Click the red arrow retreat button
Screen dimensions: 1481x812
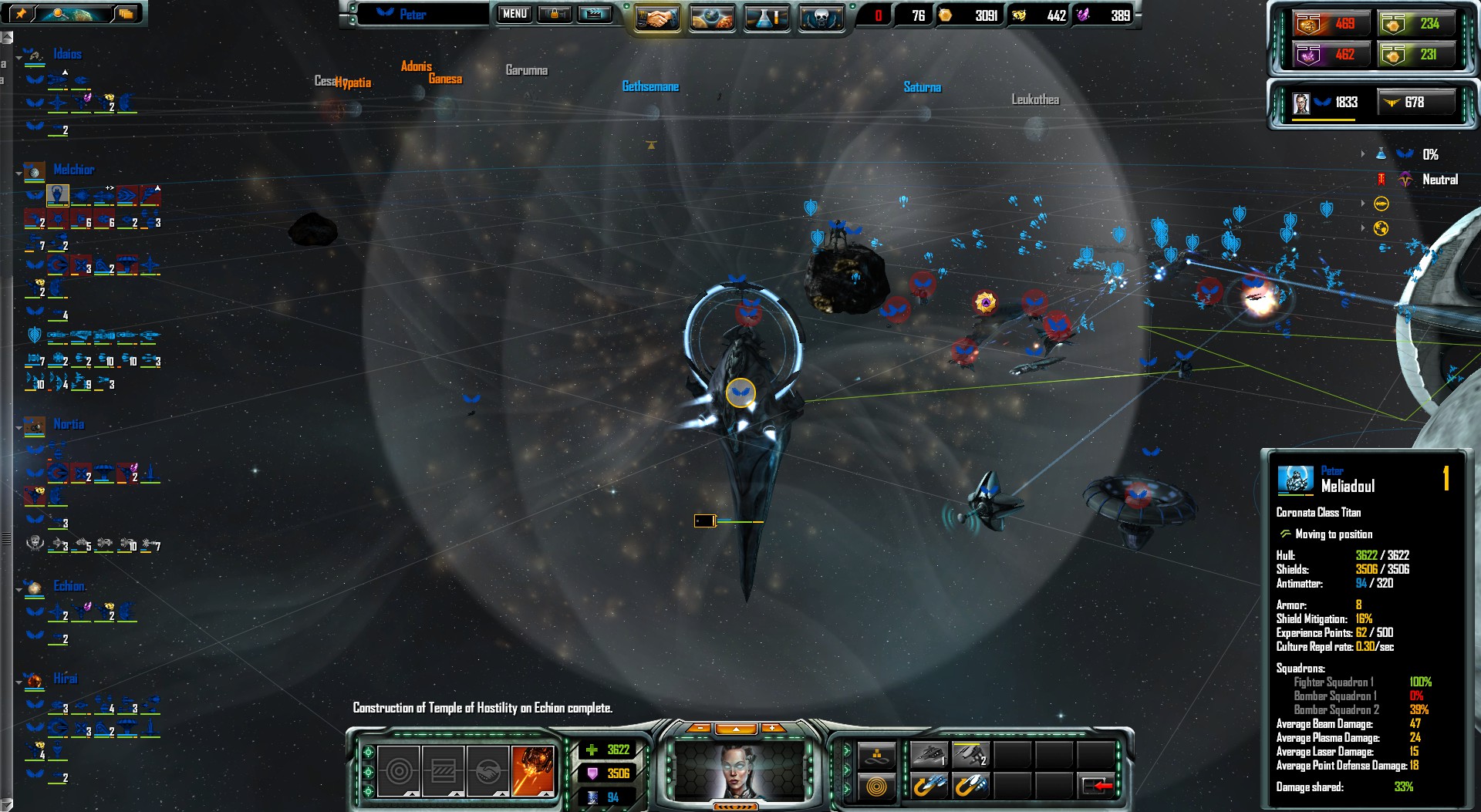1097,786
